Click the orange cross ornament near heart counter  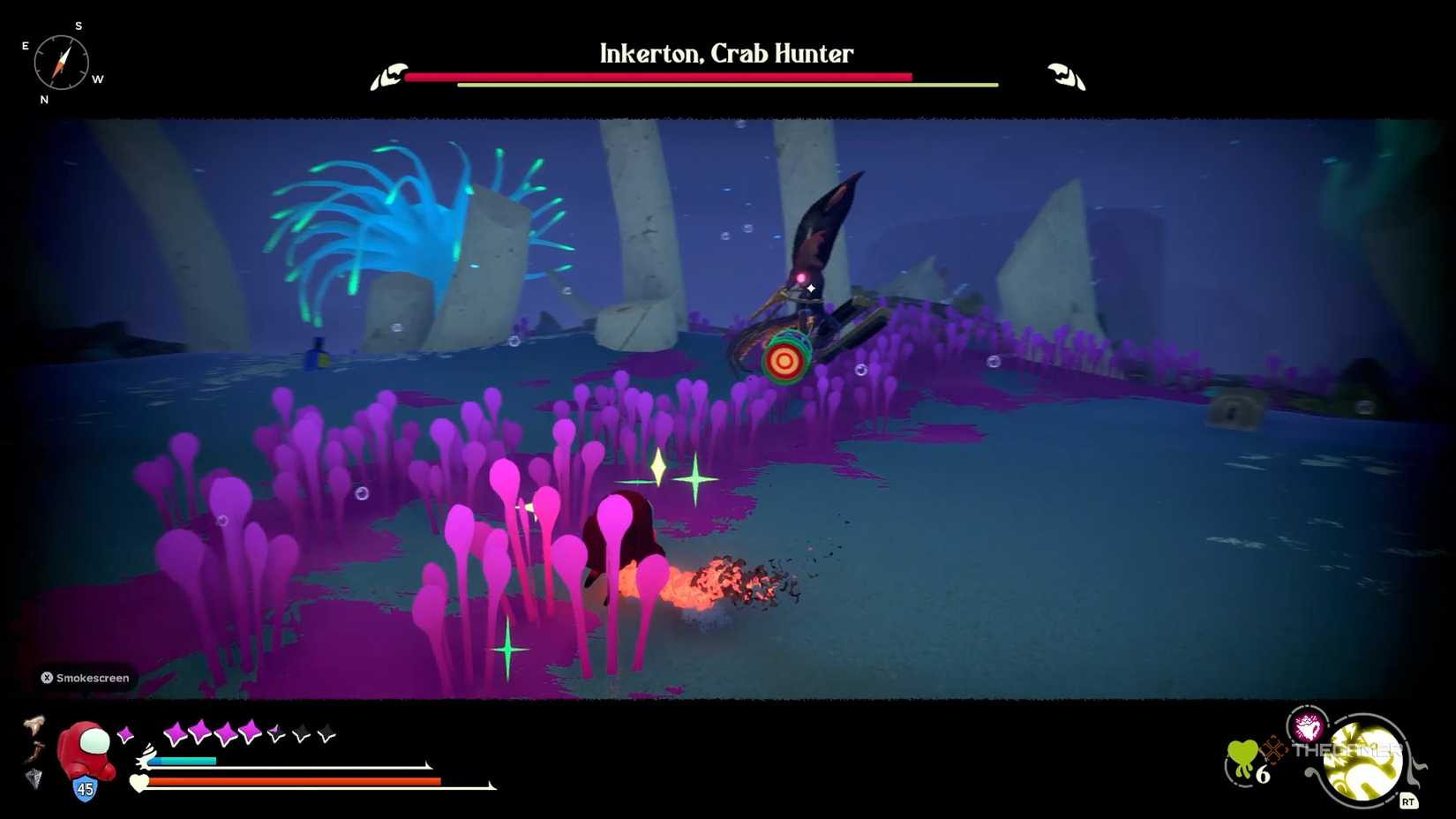pyautogui.click(x=1274, y=751)
